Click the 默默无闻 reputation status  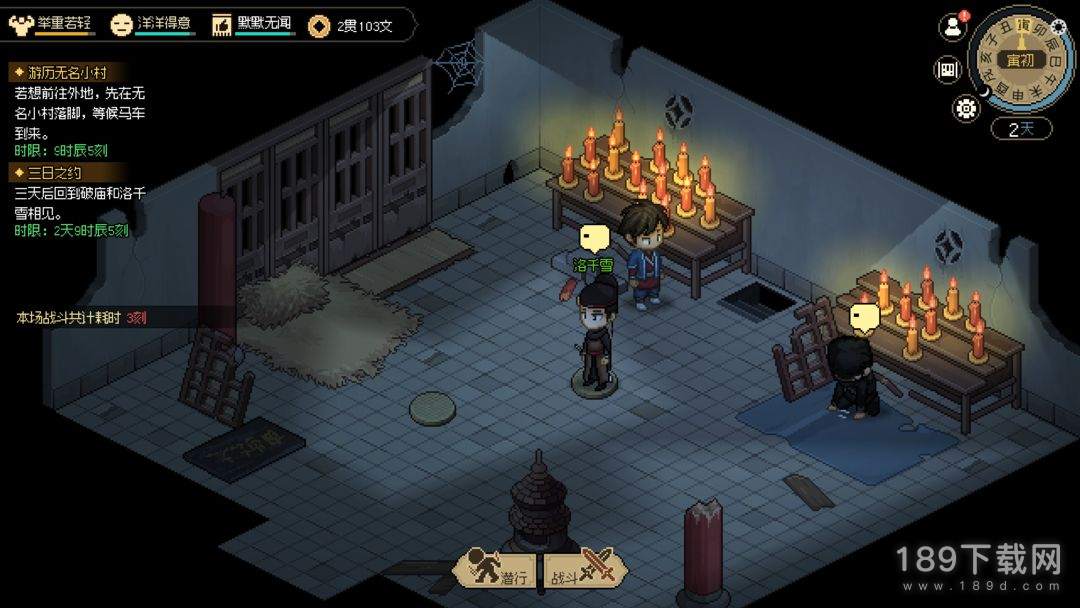[x=254, y=25]
